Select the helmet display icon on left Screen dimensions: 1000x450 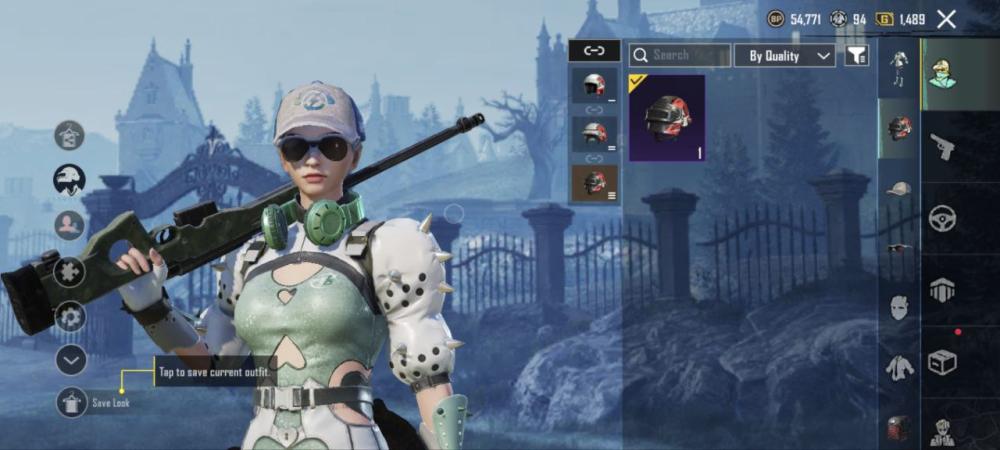coord(69,180)
